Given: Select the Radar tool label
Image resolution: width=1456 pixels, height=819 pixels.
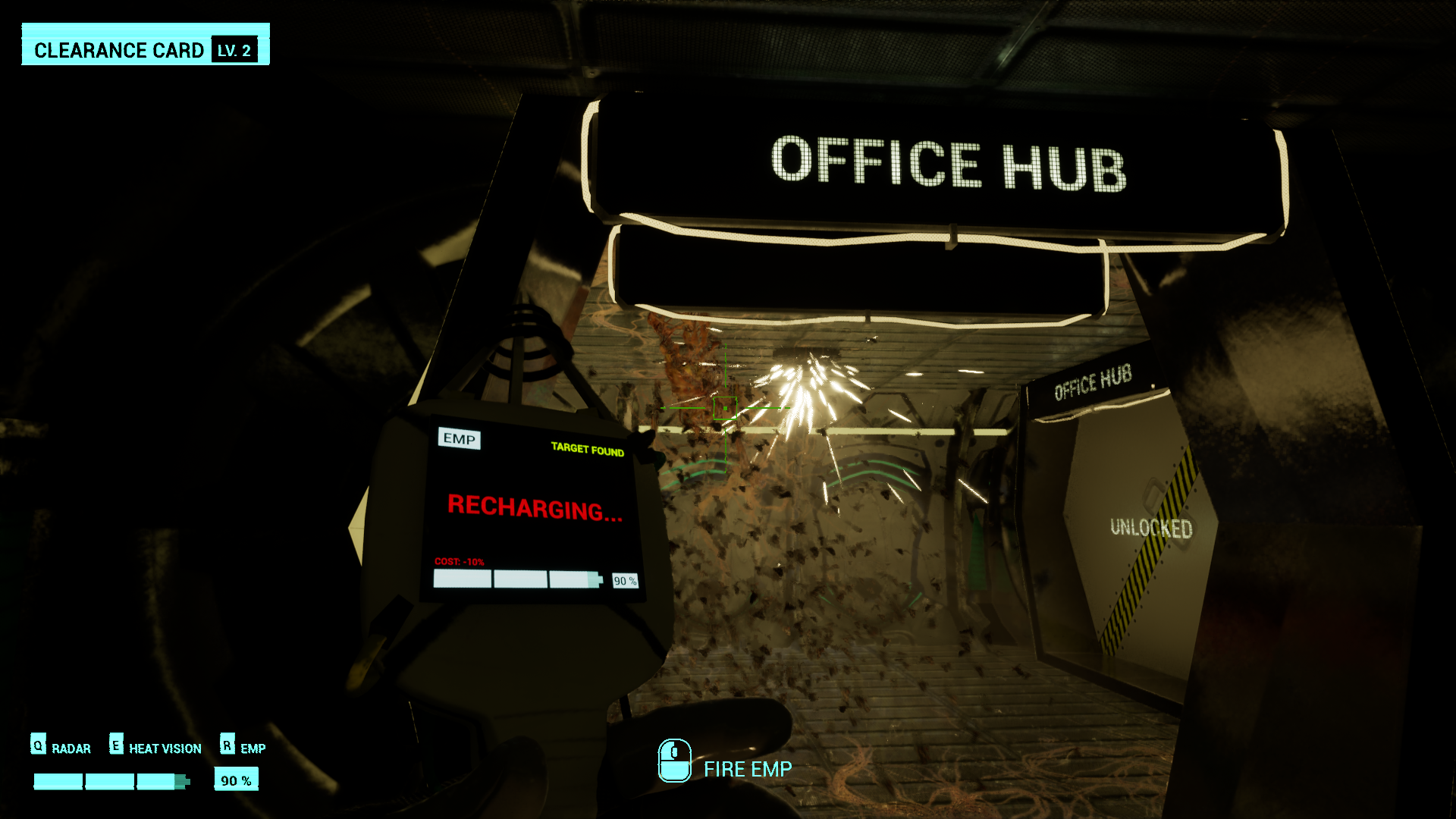Looking at the screenshot, I should (71, 748).
